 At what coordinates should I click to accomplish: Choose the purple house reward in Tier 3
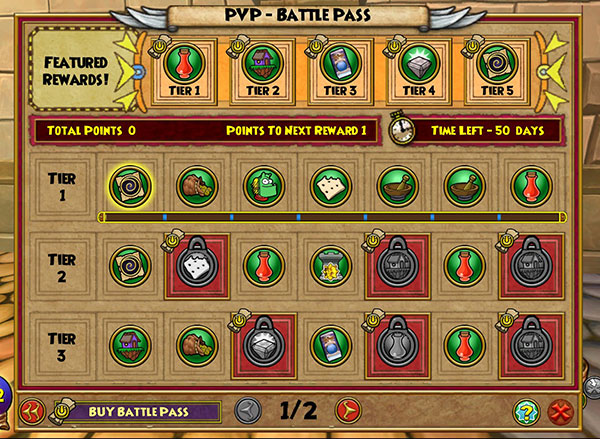click(129, 343)
